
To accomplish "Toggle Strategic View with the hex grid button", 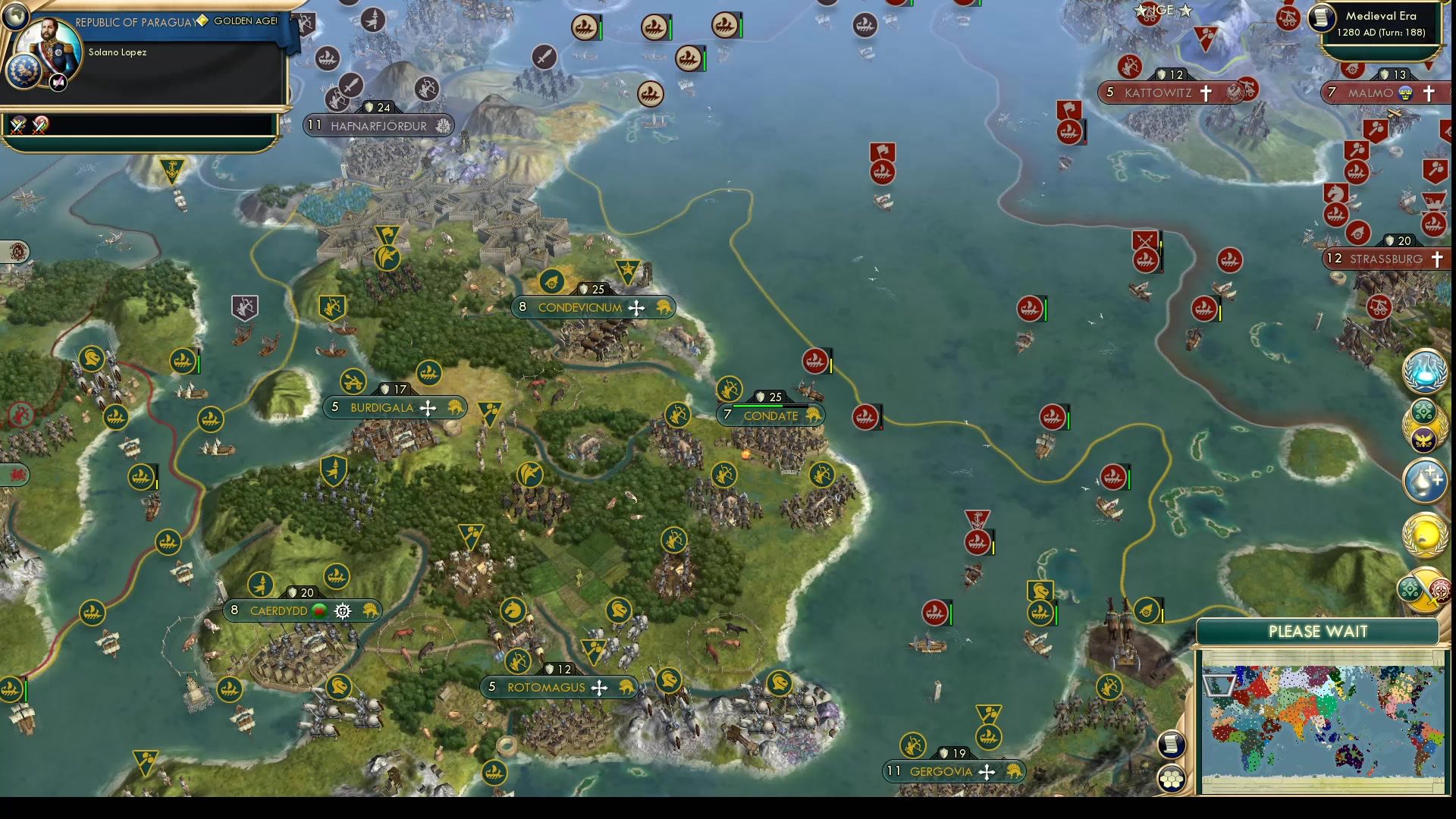I will pyautogui.click(x=1172, y=777).
